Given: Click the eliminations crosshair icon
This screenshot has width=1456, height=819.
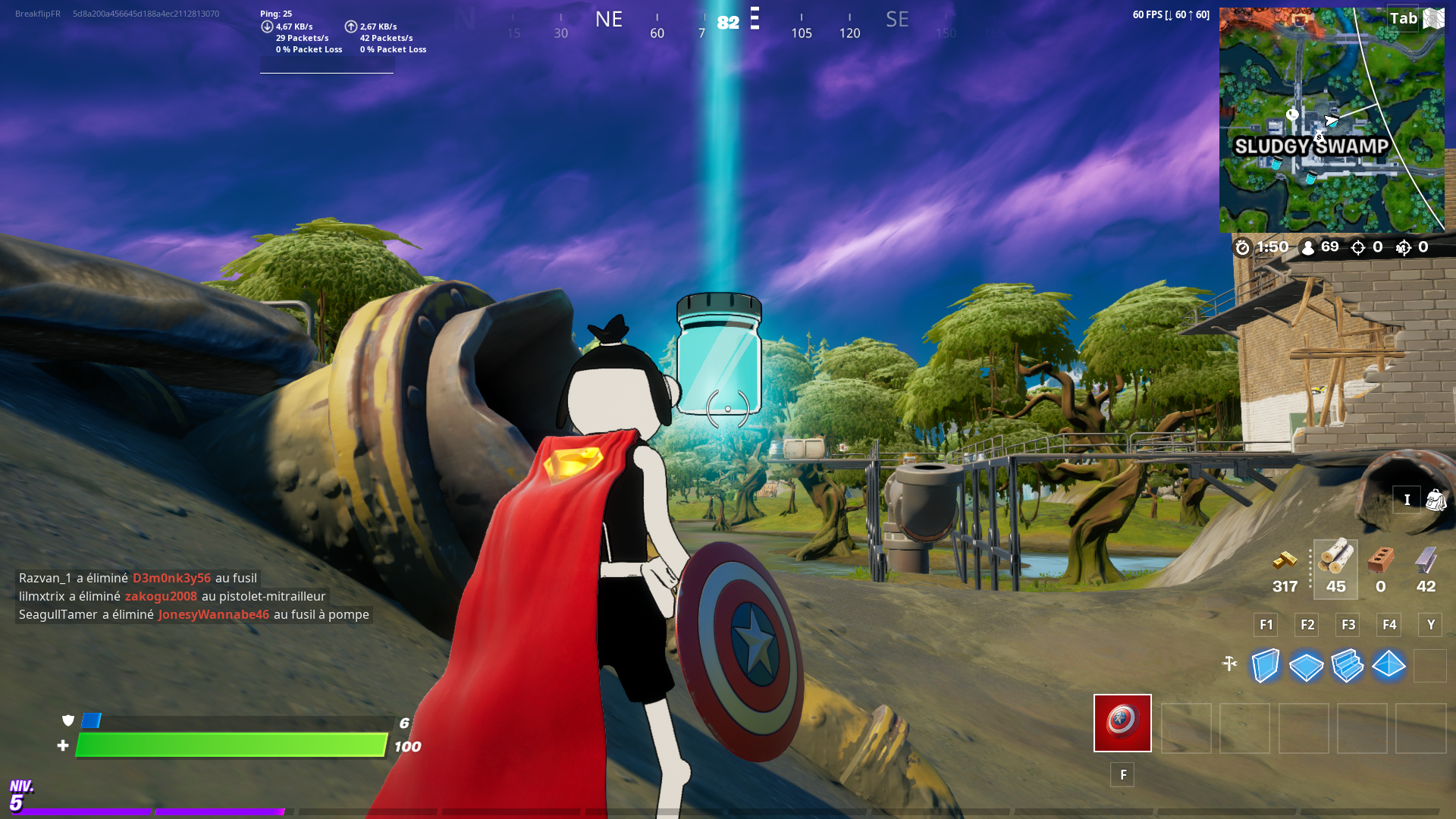Looking at the screenshot, I should (x=1357, y=246).
